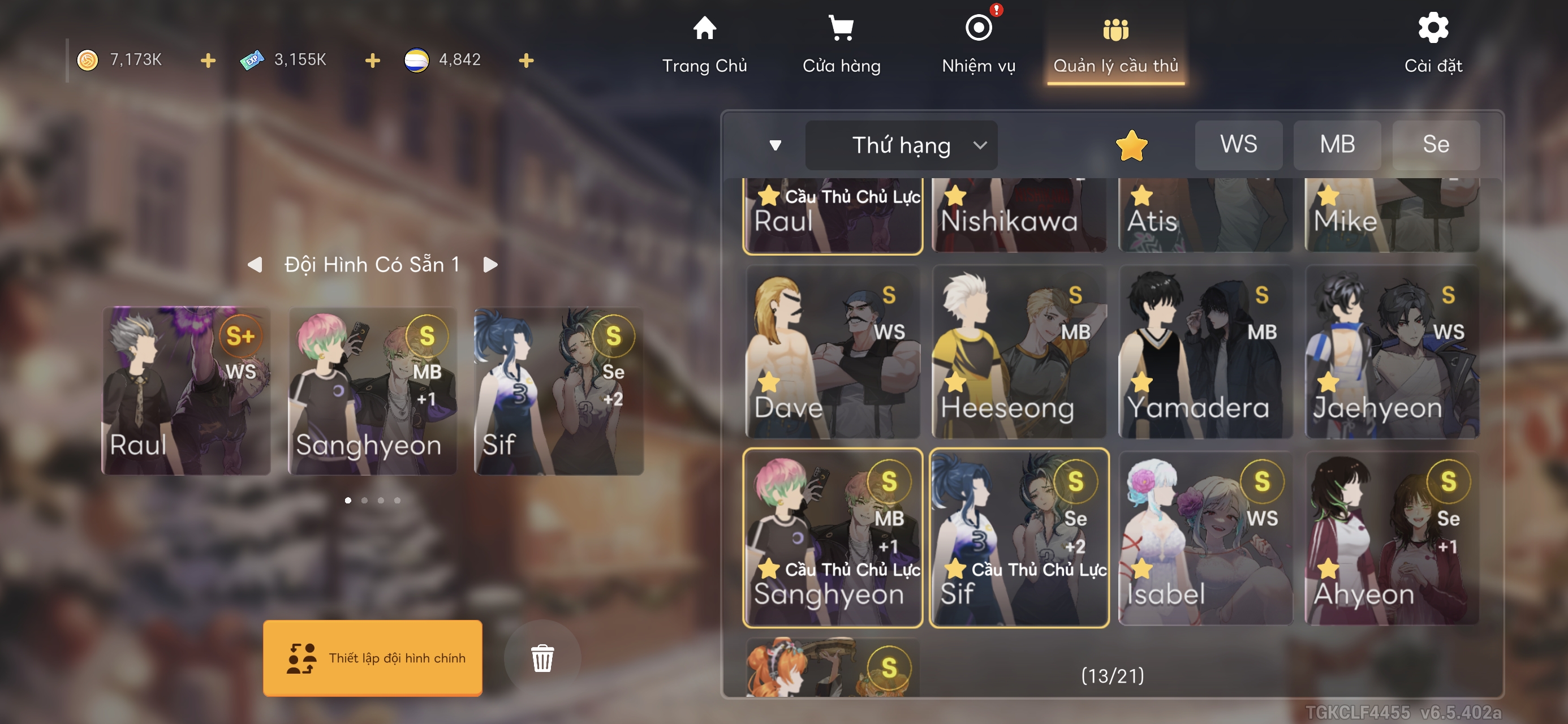Click the trash bin delete button
Viewport: 1568px width, 724px height.
(542, 658)
